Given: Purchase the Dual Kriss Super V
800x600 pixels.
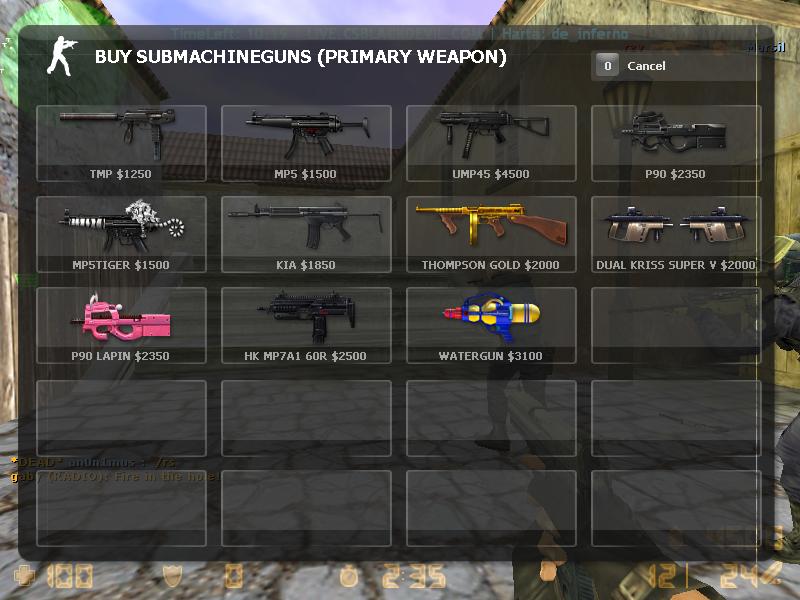Looking at the screenshot, I should (x=675, y=234).
